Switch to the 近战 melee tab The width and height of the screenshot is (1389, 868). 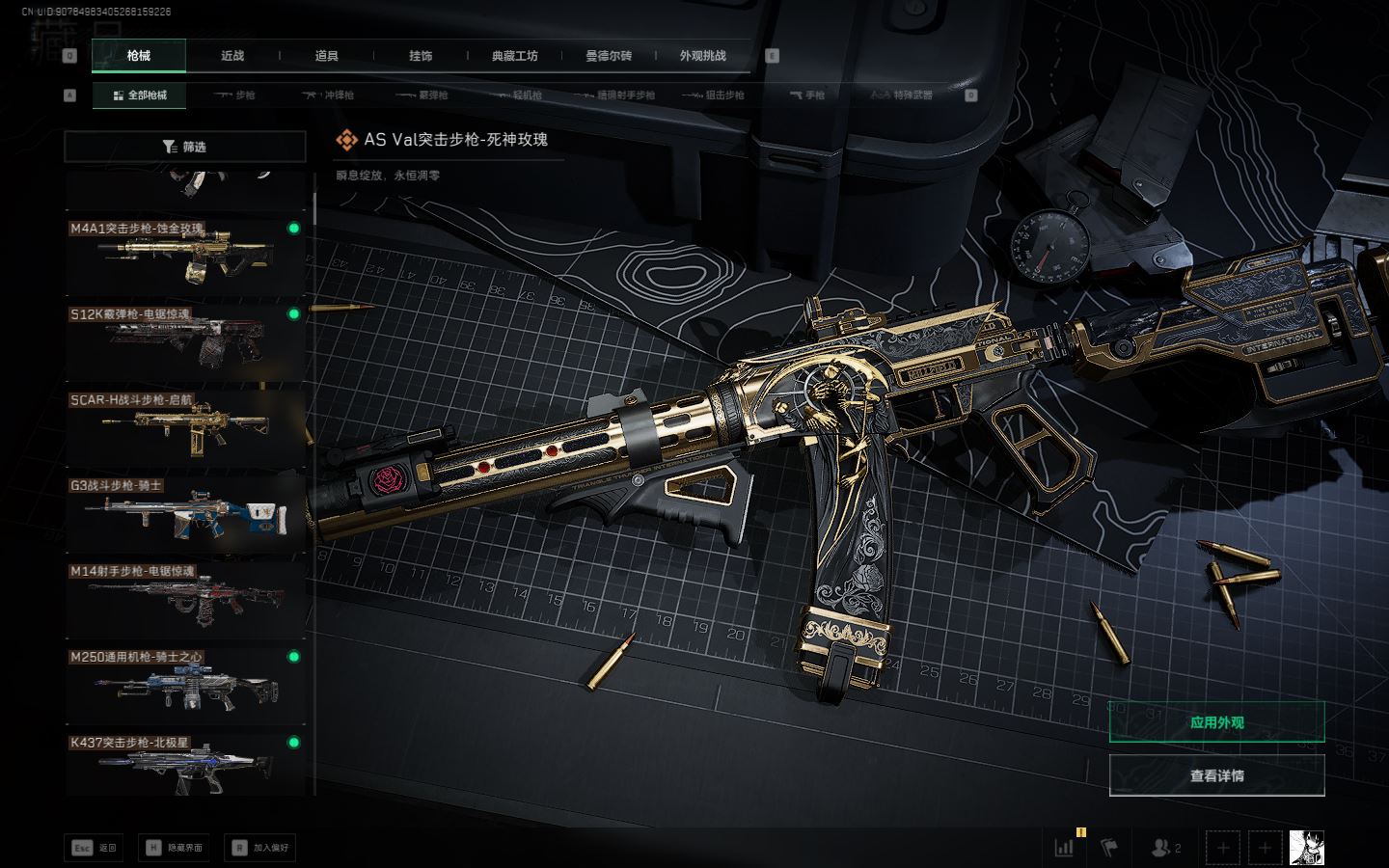click(x=232, y=56)
